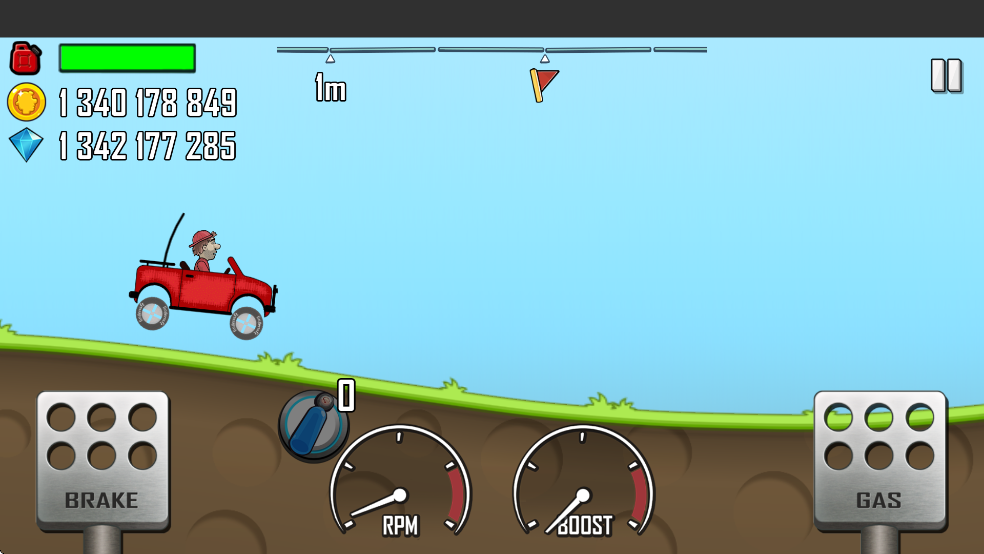Pause the game
984x554 pixels.
[x=946, y=76]
